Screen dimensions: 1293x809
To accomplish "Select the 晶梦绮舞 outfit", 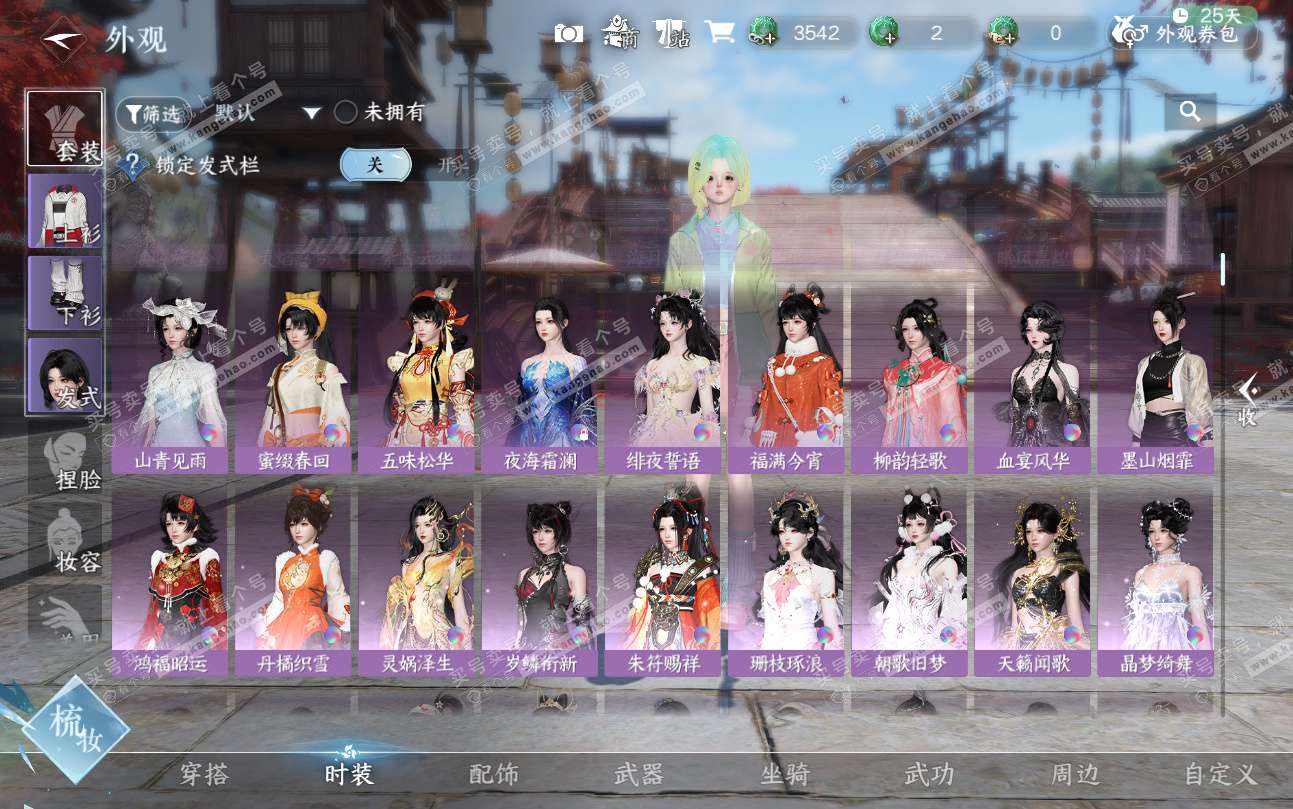I will coord(1156,582).
